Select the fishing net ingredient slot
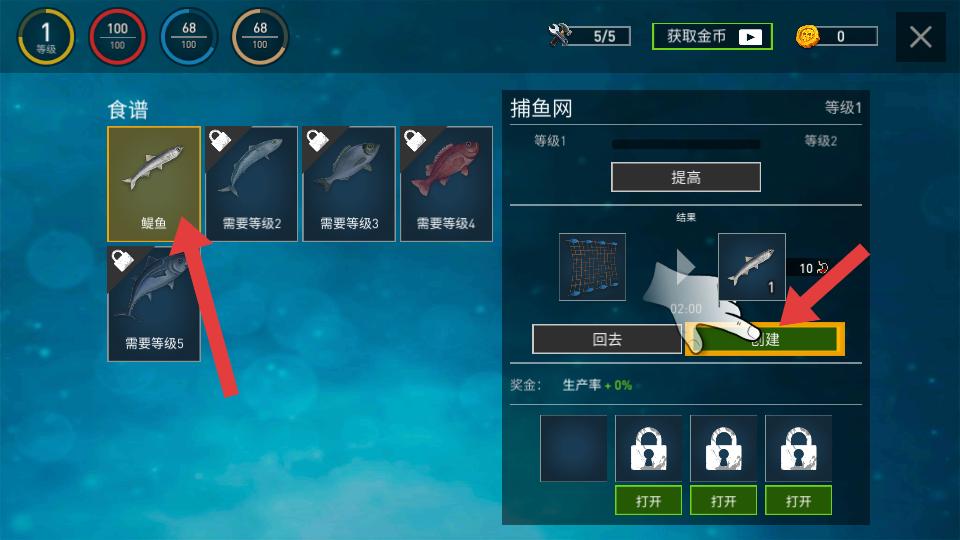This screenshot has width=960, height=540. 593,267
